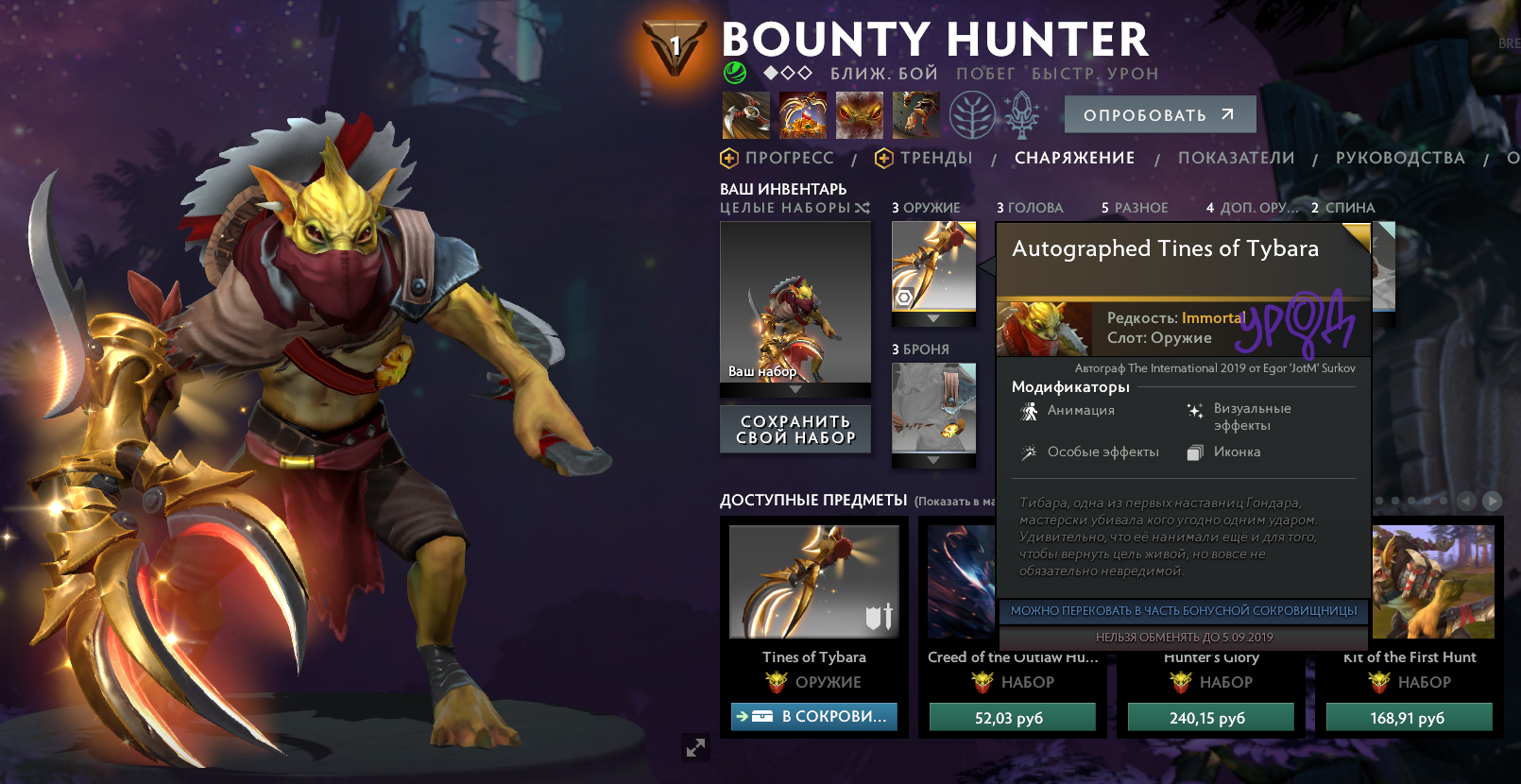Image resolution: width=1521 pixels, height=784 pixels.
Task: Click the green verified checkmark badge
Action: click(x=735, y=72)
